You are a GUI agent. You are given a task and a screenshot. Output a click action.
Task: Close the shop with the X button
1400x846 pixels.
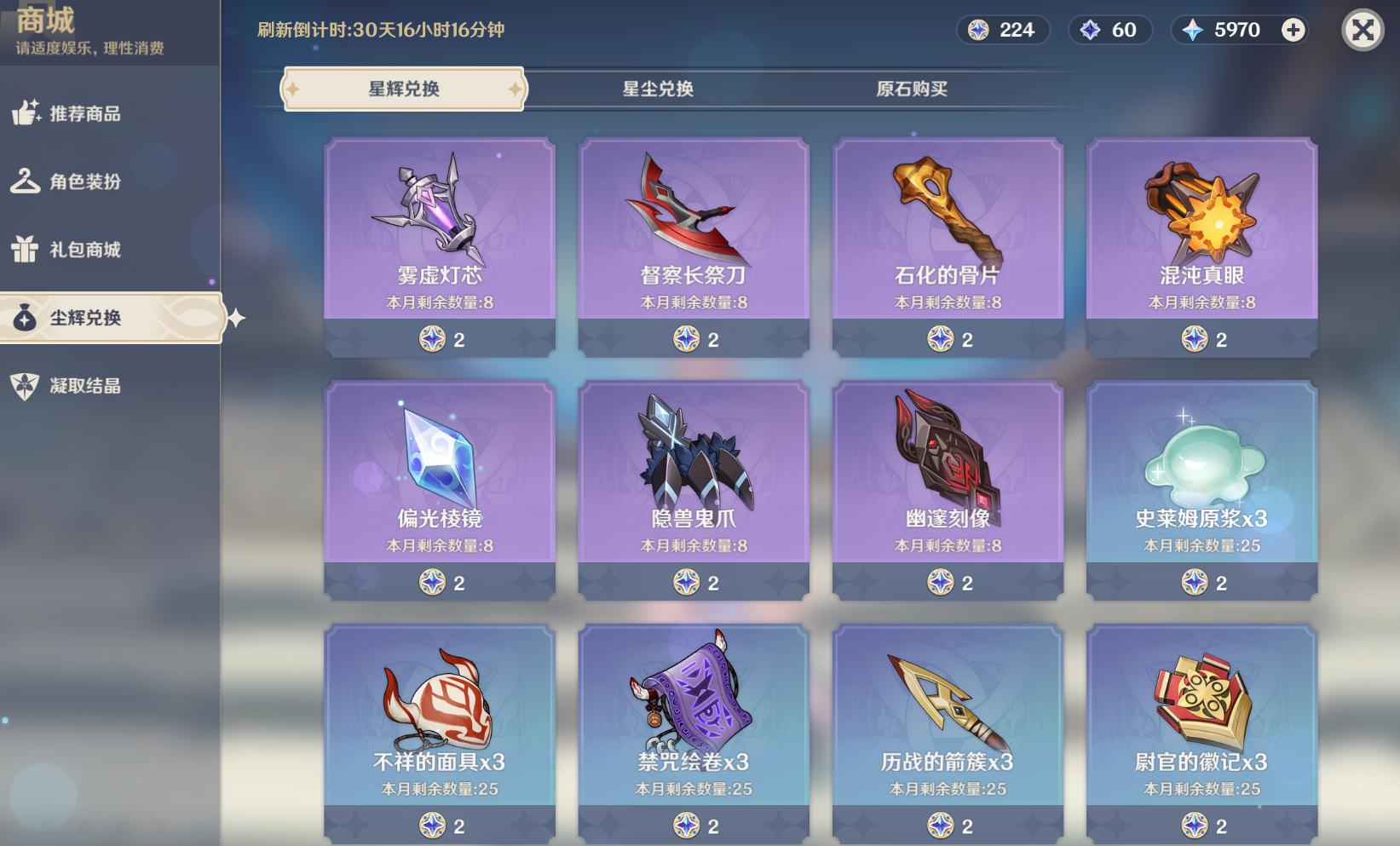tap(1362, 31)
